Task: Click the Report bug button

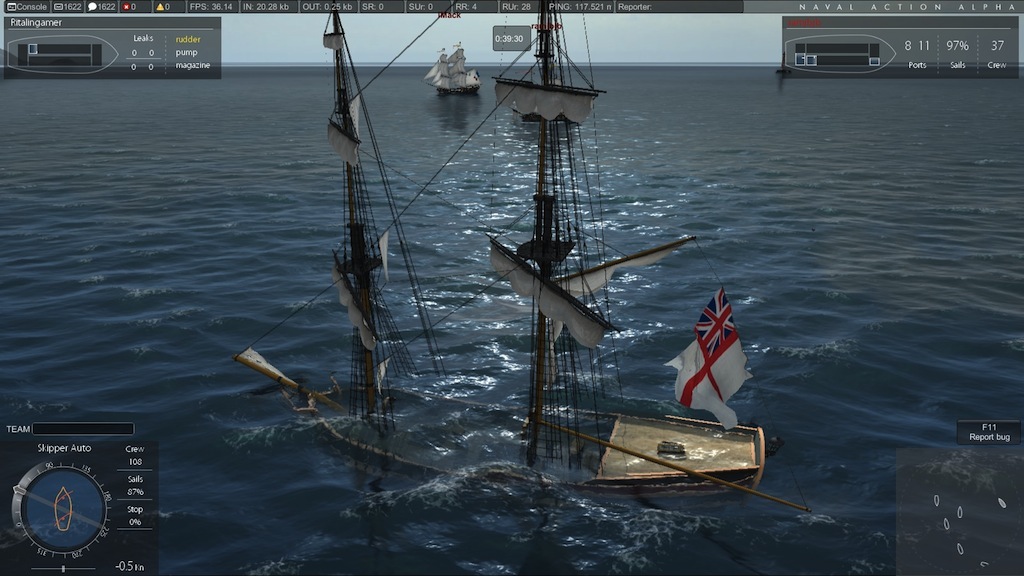Action: point(988,432)
